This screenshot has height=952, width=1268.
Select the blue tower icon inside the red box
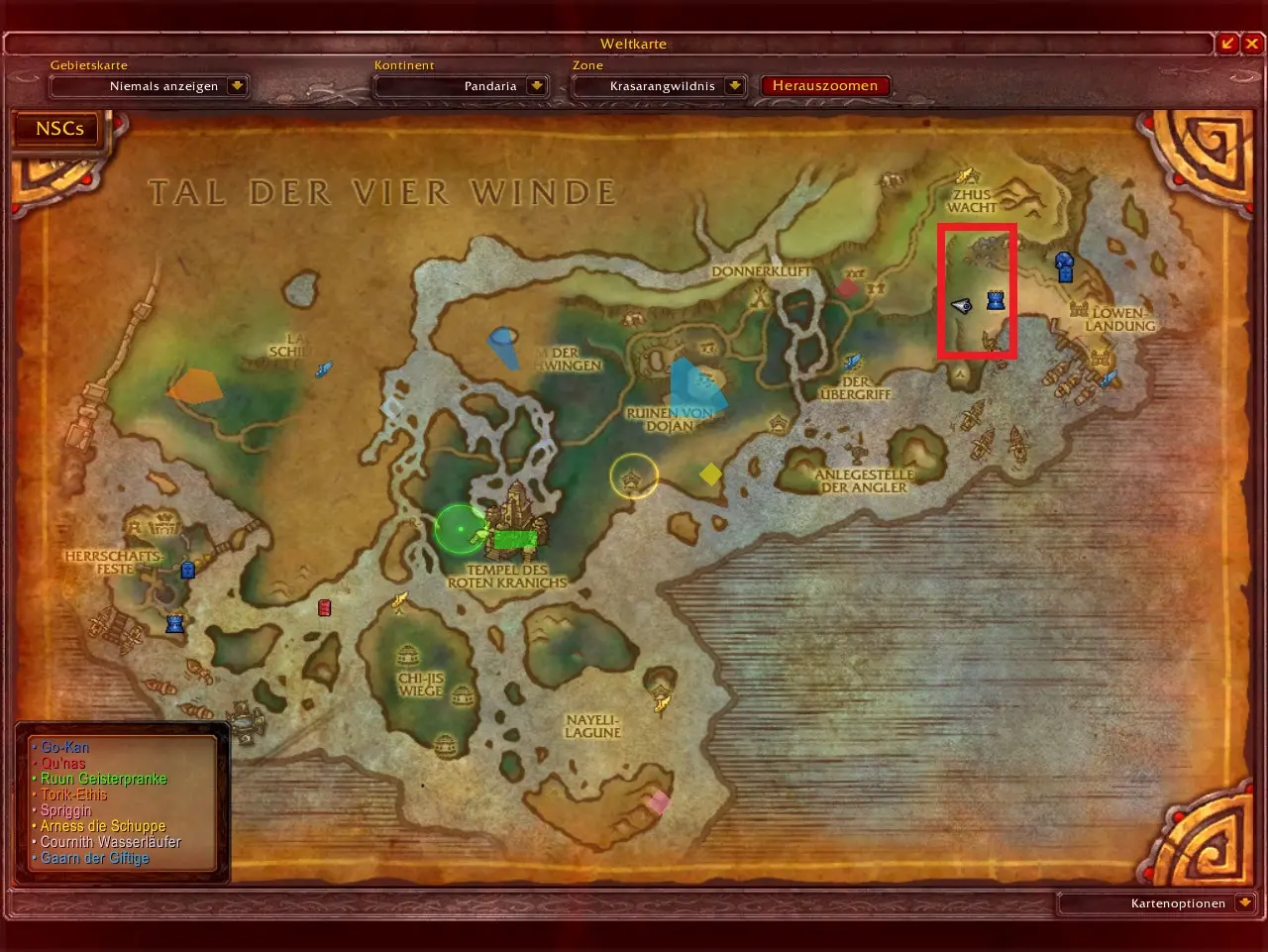click(996, 300)
